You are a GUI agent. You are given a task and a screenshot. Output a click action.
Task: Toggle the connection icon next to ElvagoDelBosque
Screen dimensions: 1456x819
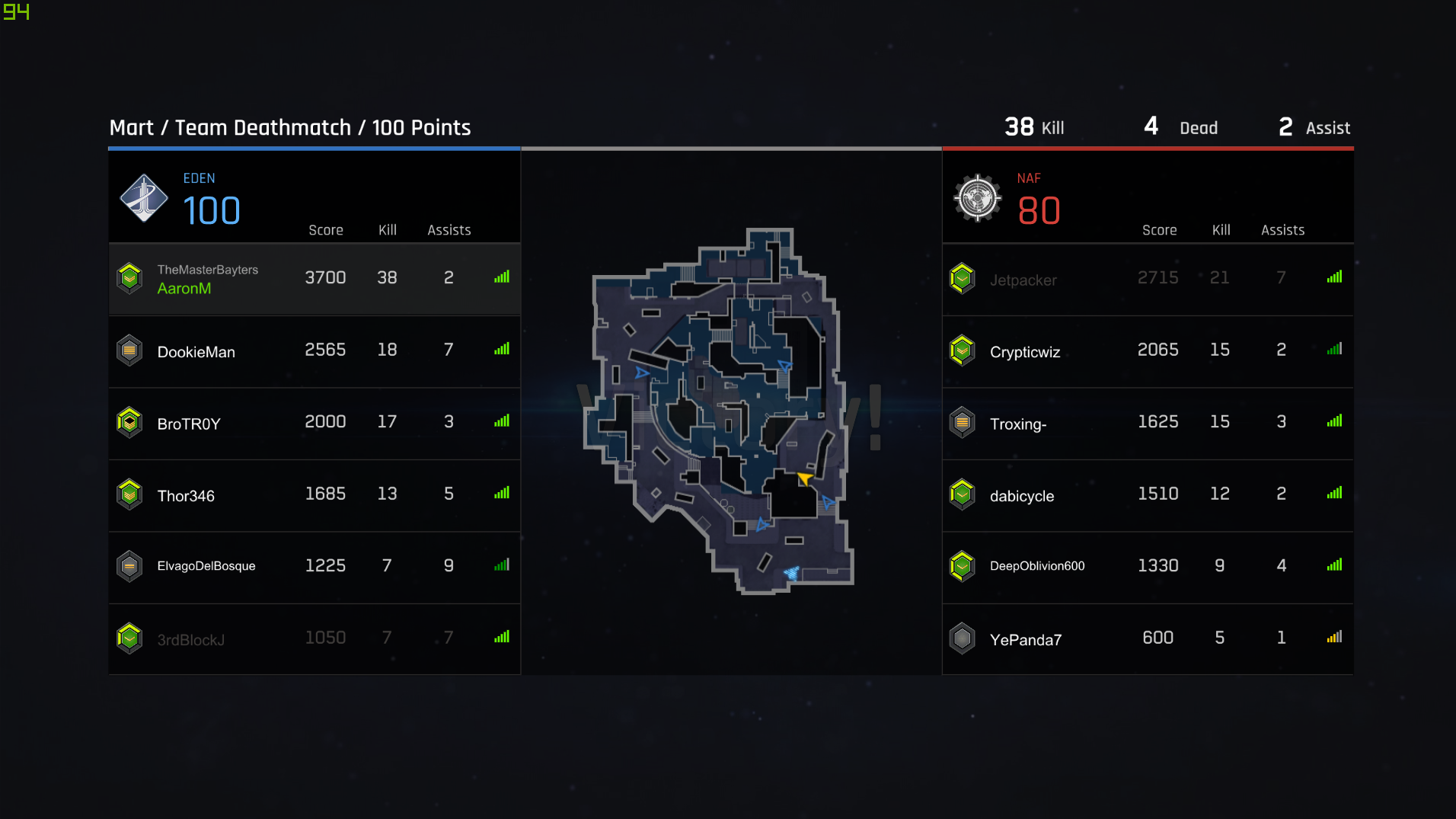tap(501, 565)
